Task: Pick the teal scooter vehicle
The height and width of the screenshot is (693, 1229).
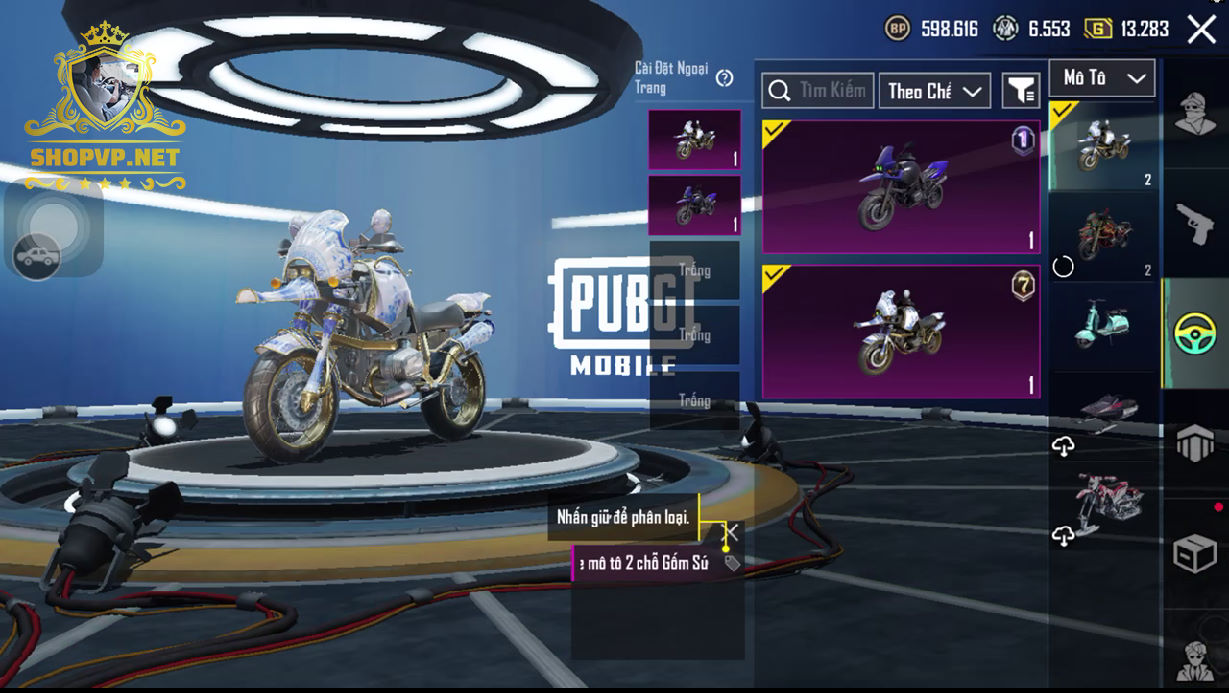Action: [x=1103, y=324]
